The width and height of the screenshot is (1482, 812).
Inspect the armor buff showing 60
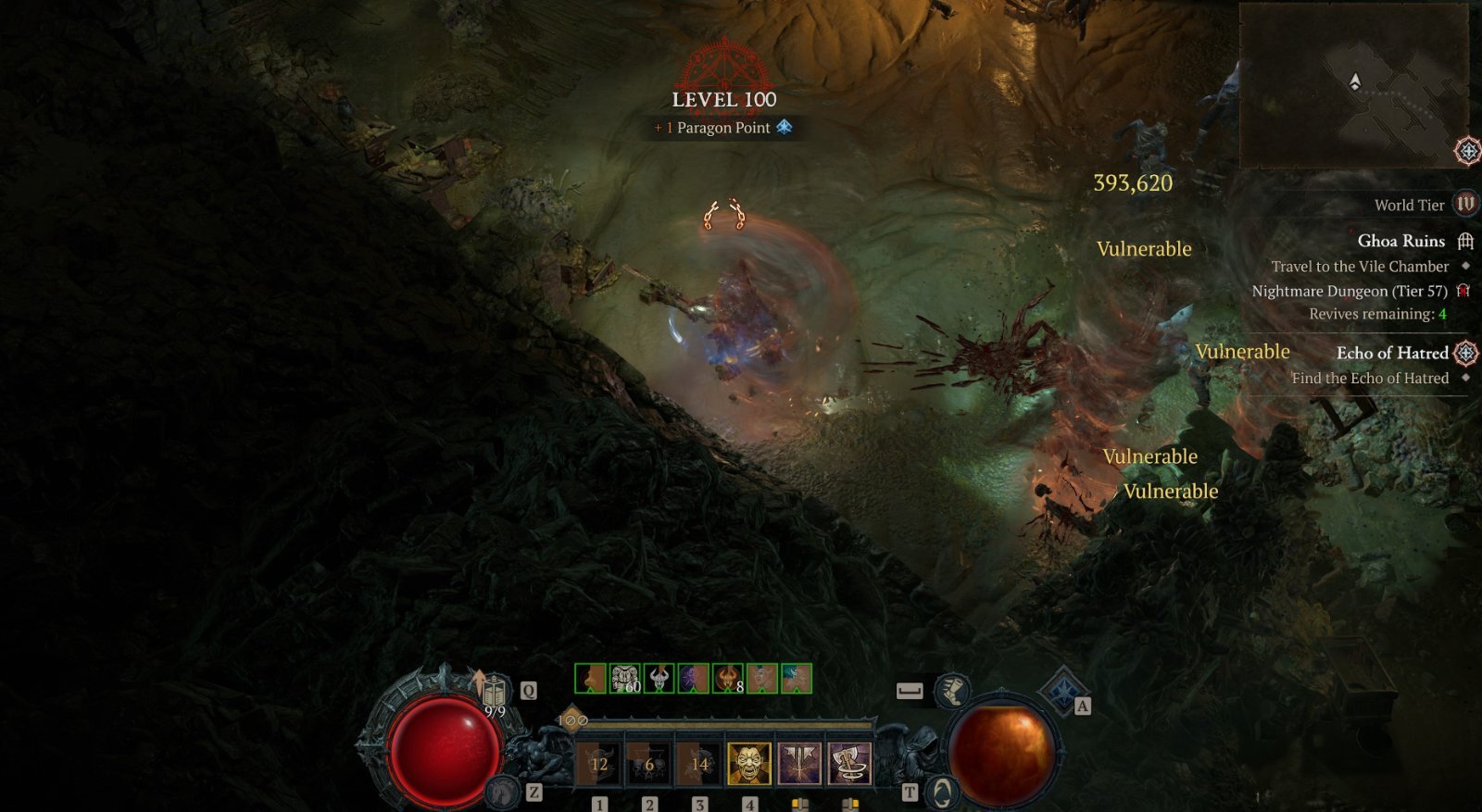pos(625,679)
